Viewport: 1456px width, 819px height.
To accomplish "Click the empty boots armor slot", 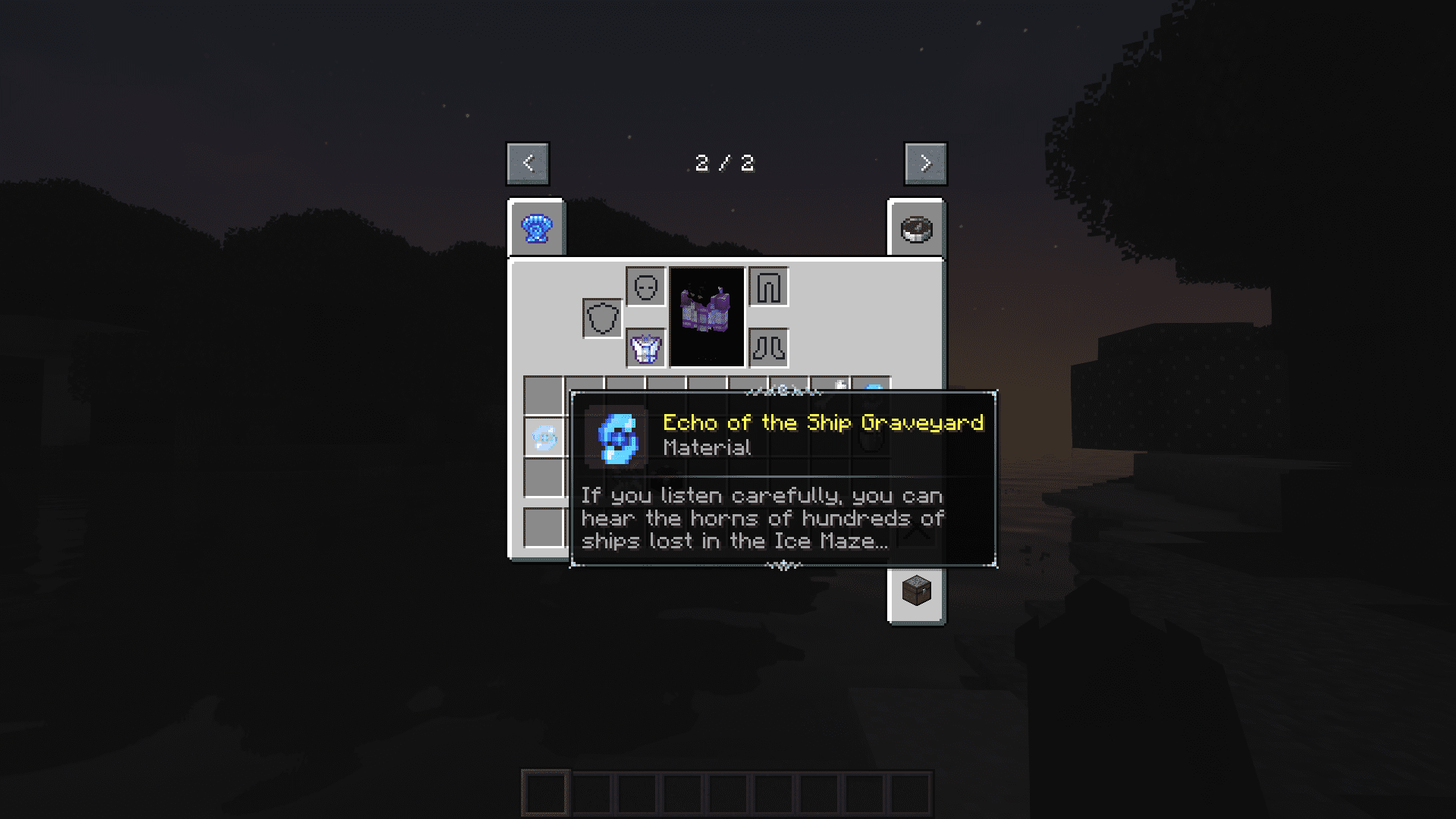I will 768,349.
